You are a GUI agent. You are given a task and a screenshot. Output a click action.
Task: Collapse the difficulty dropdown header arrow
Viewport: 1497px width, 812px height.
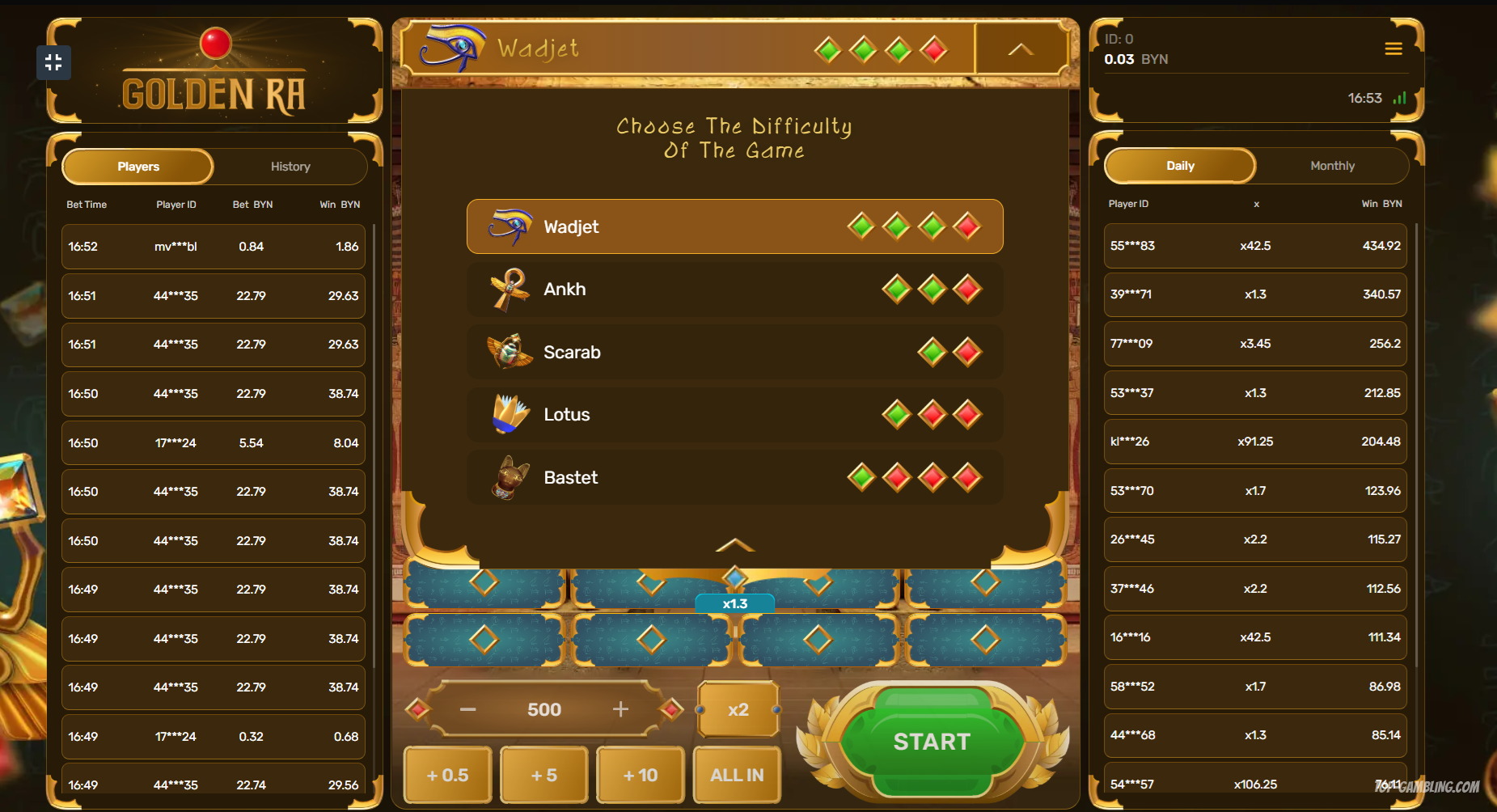point(1021,49)
